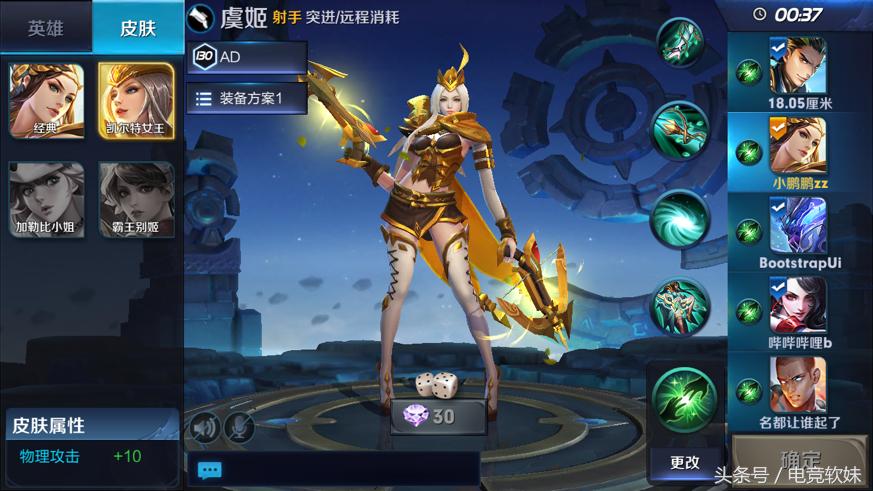Open the 装备方案1 equipment plan
The height and width of the screenshot is (491, 873).
247,98
